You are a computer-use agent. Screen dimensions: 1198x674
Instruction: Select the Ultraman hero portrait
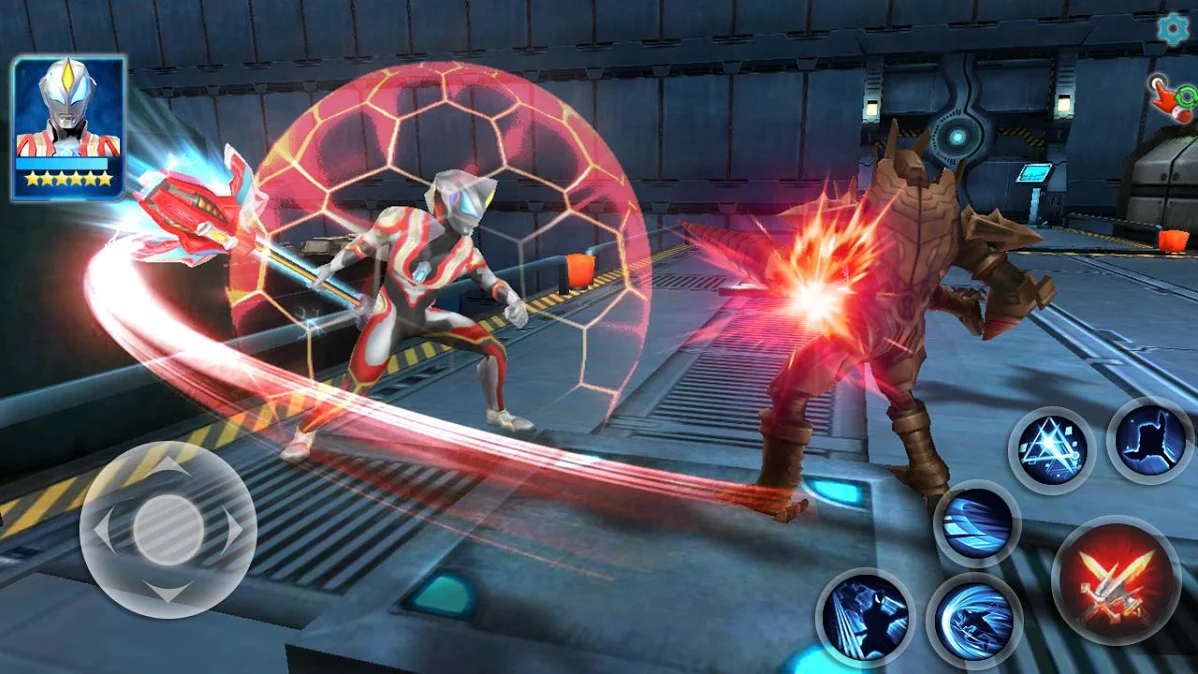pos(69,127)
